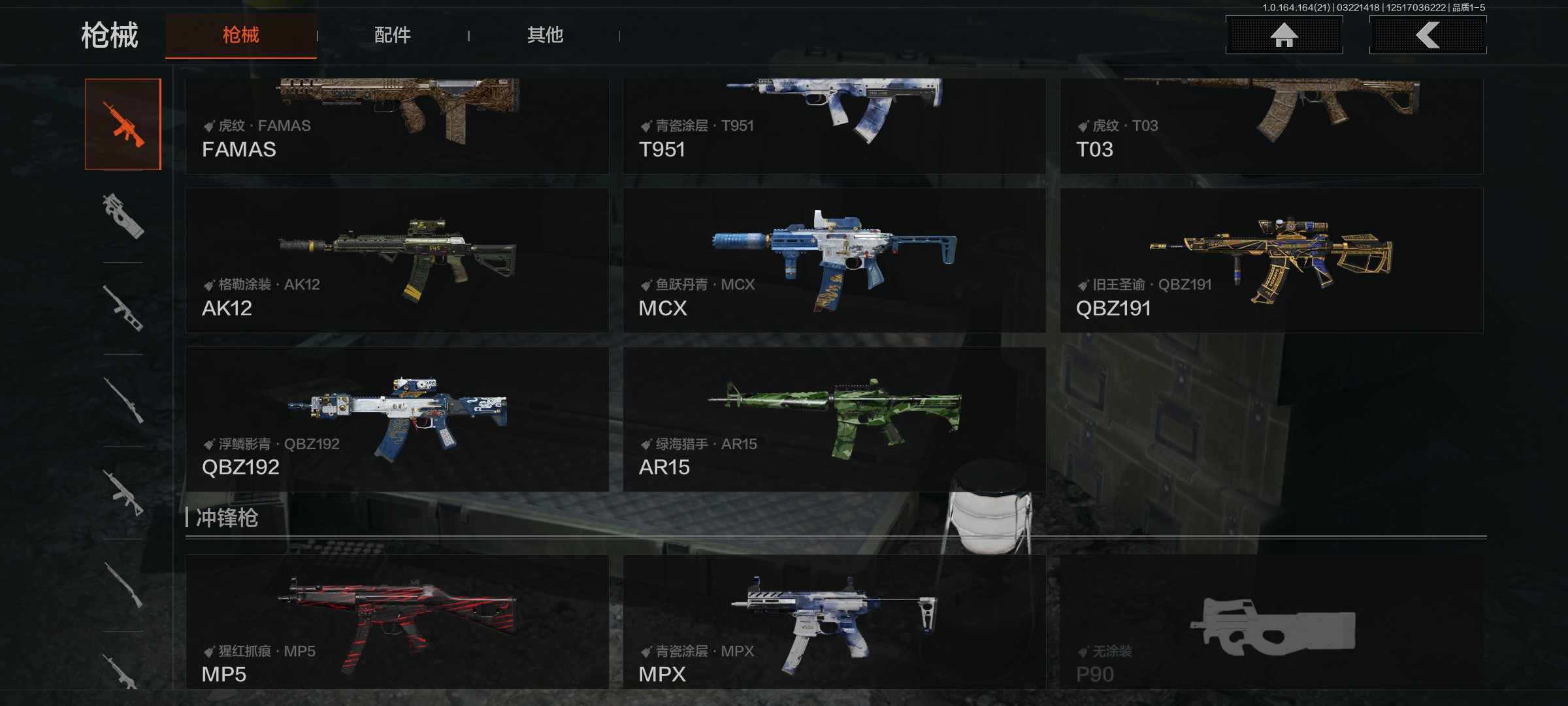Open the T03 weapon card
The image size is (1568, 706).
click(x=1271, y=126)
